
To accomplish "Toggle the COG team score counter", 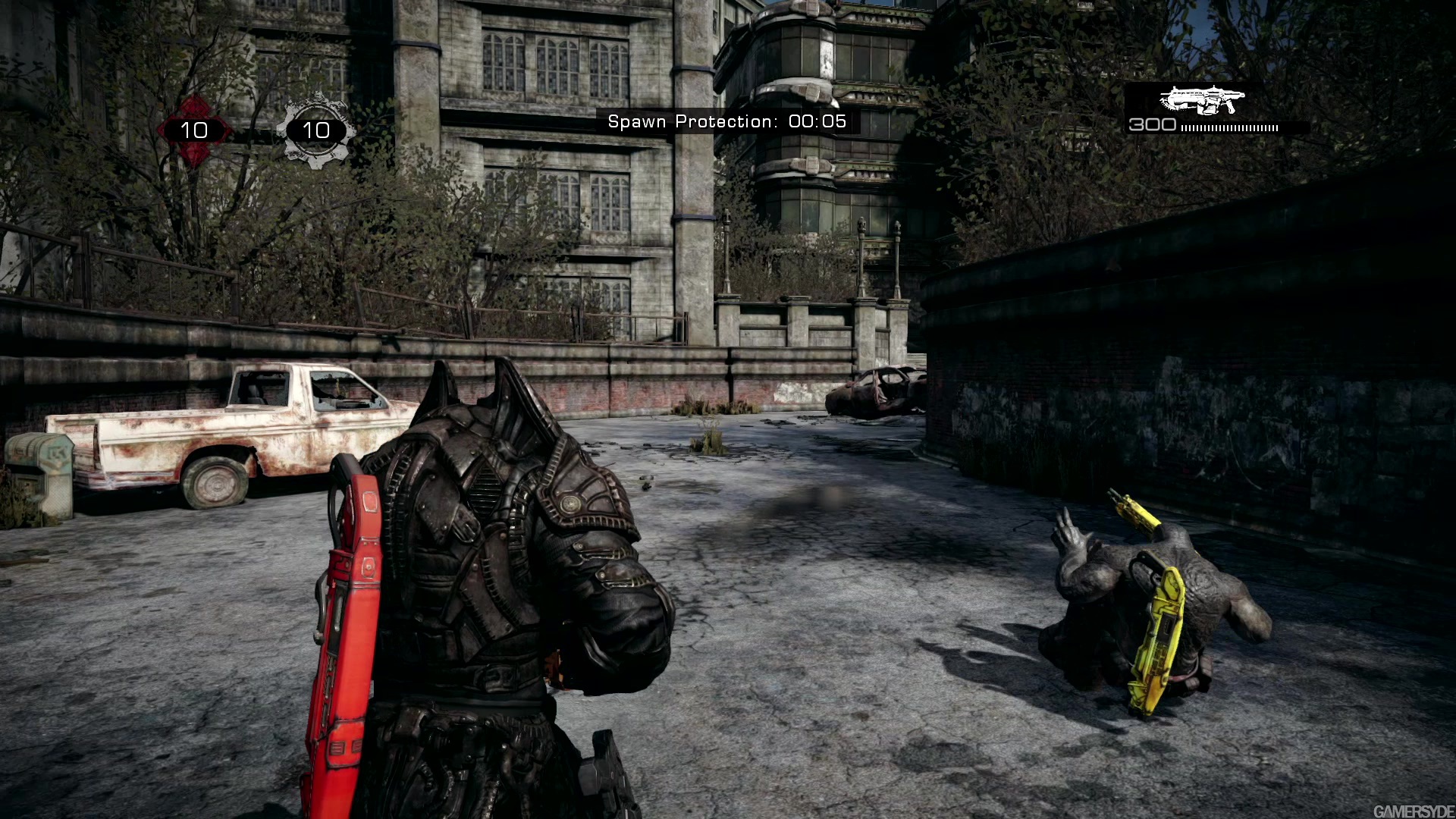I will 315,130.
